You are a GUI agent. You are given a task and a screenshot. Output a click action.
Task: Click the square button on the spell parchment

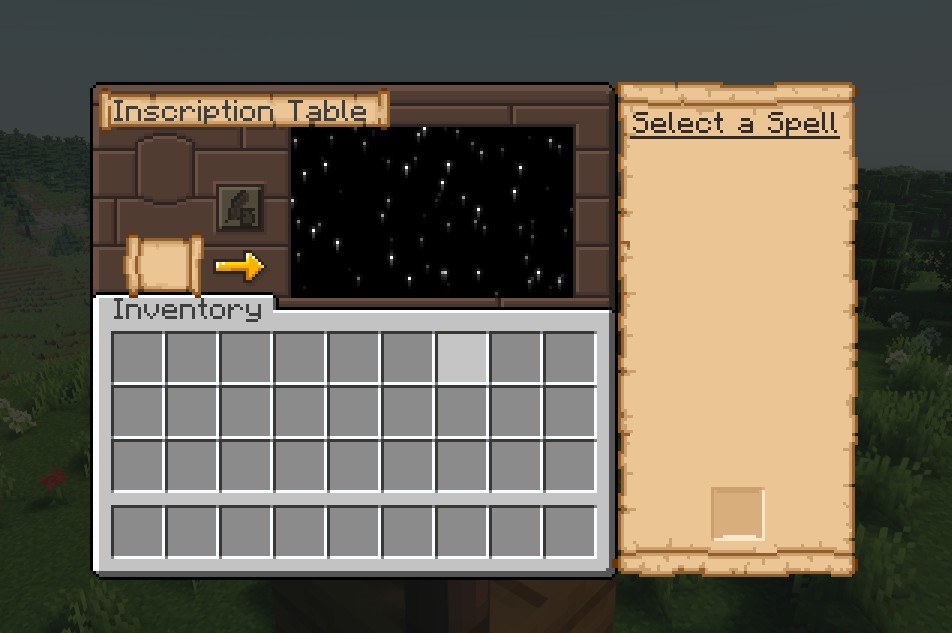coord(737,514)
